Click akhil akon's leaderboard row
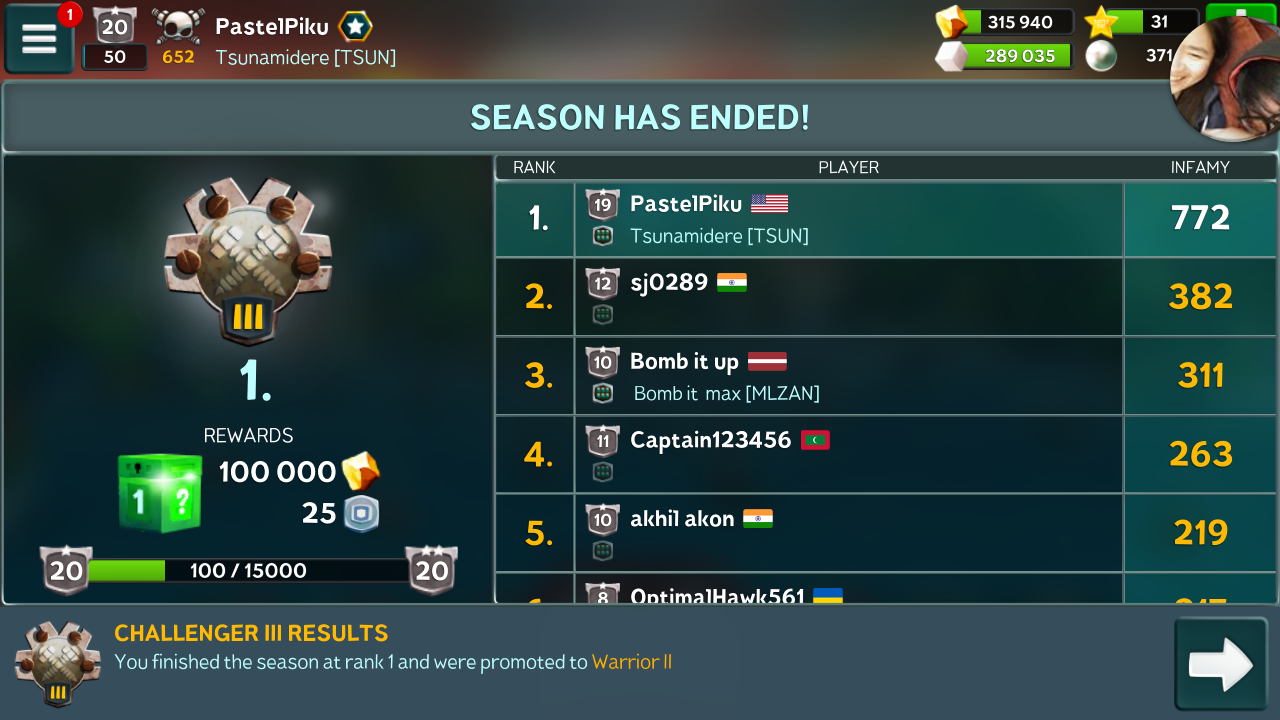1280x720 pixels. pyautogui.click(x=848, y=533)
